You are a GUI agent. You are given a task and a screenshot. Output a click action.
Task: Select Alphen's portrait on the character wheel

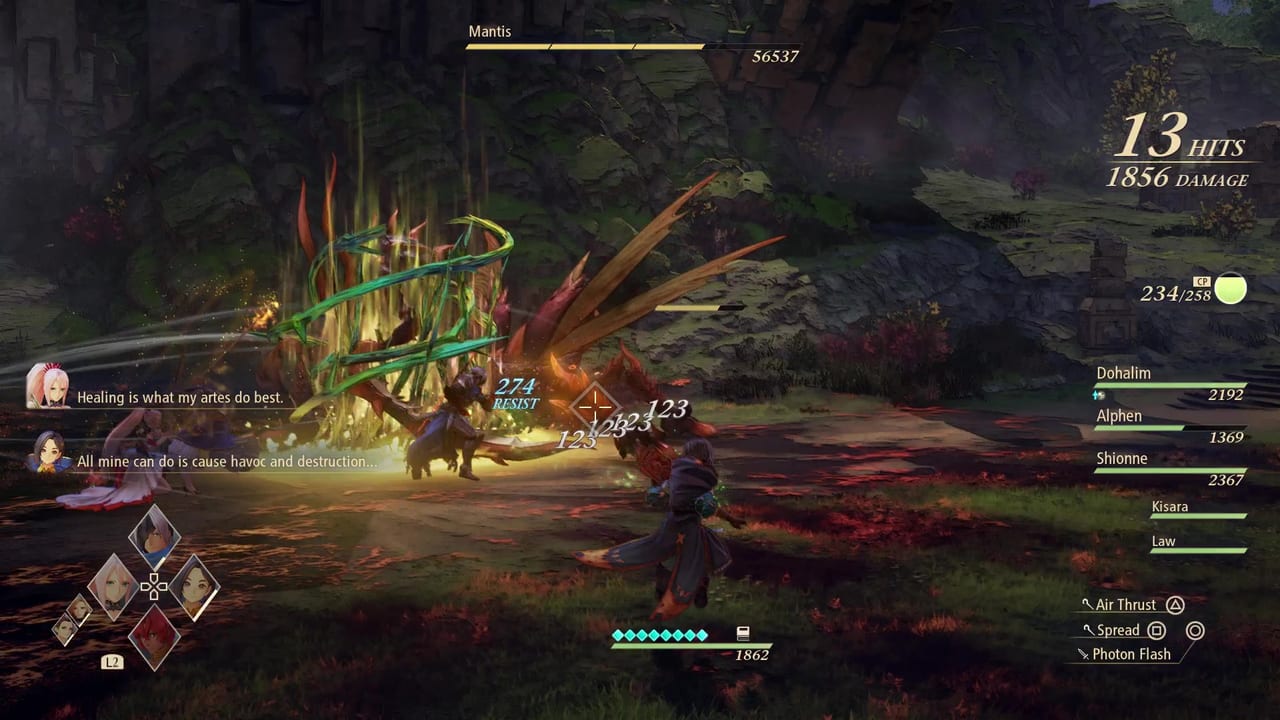[155, 536]
